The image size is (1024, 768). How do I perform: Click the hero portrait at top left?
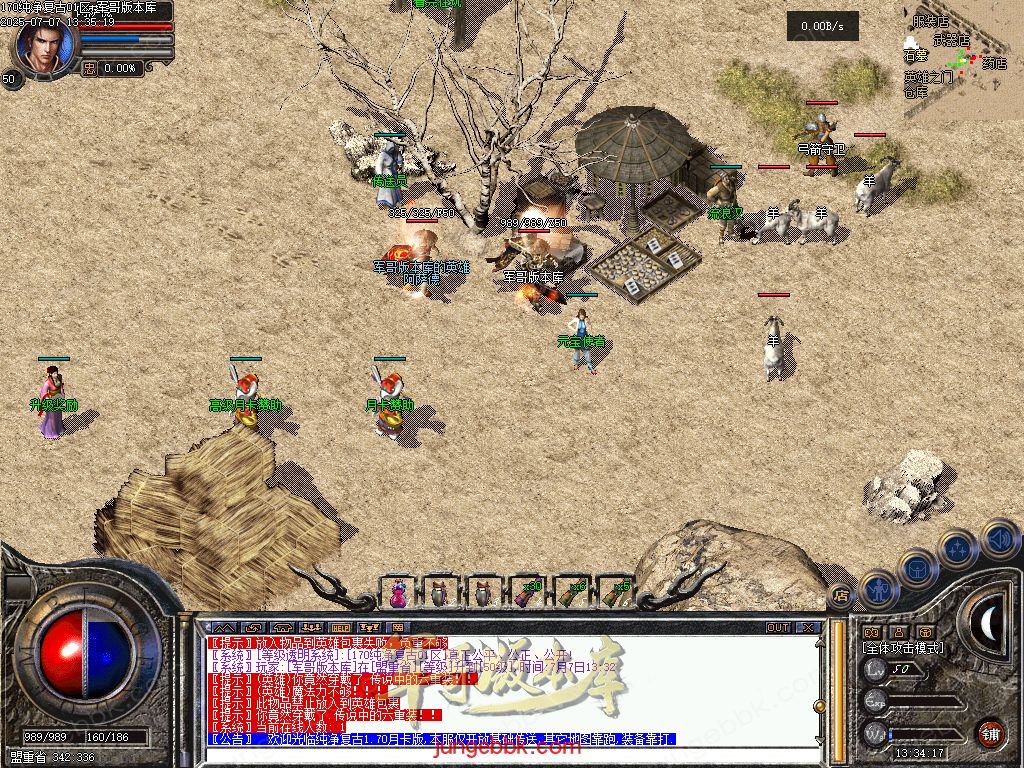click(44, 47)
